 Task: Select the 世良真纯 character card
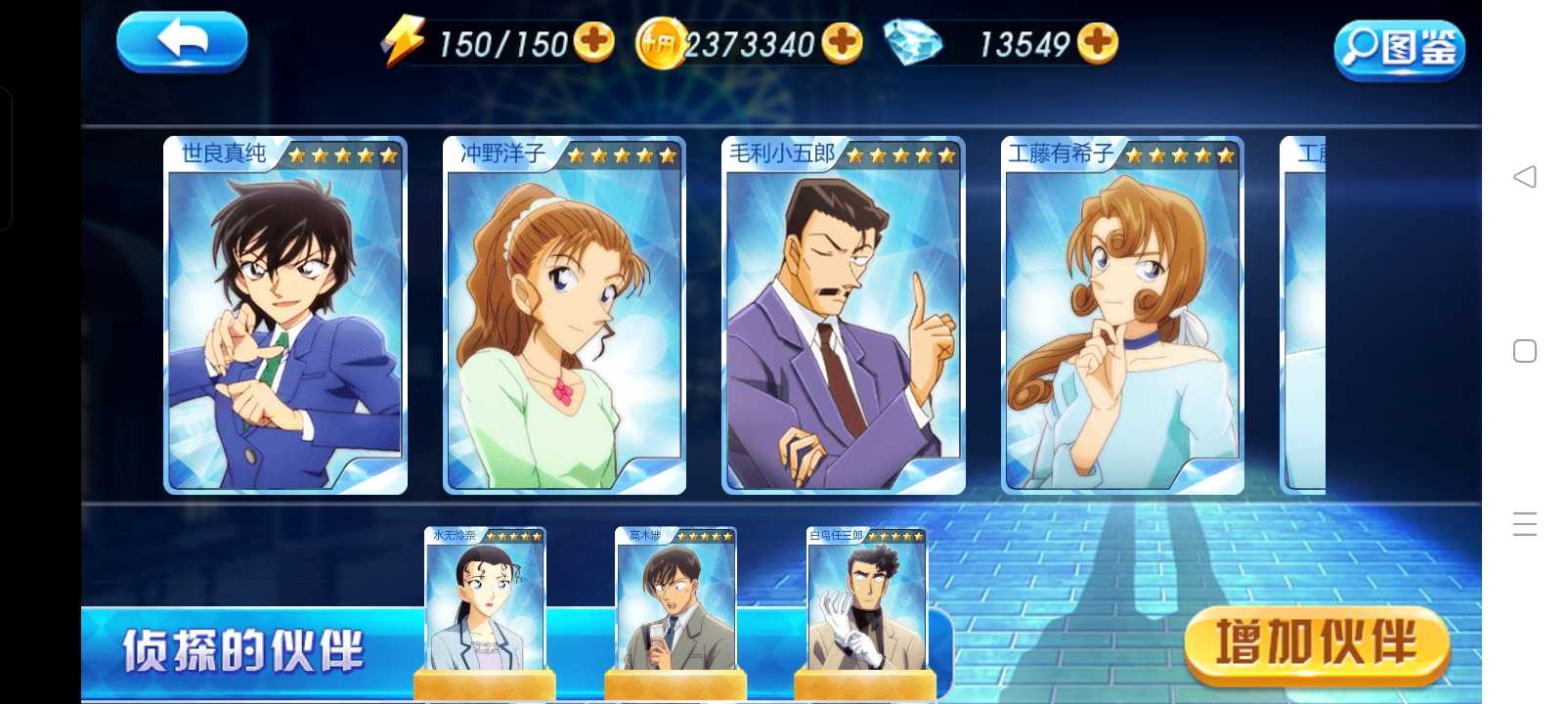pyautogui.click(x=285, y=316)
